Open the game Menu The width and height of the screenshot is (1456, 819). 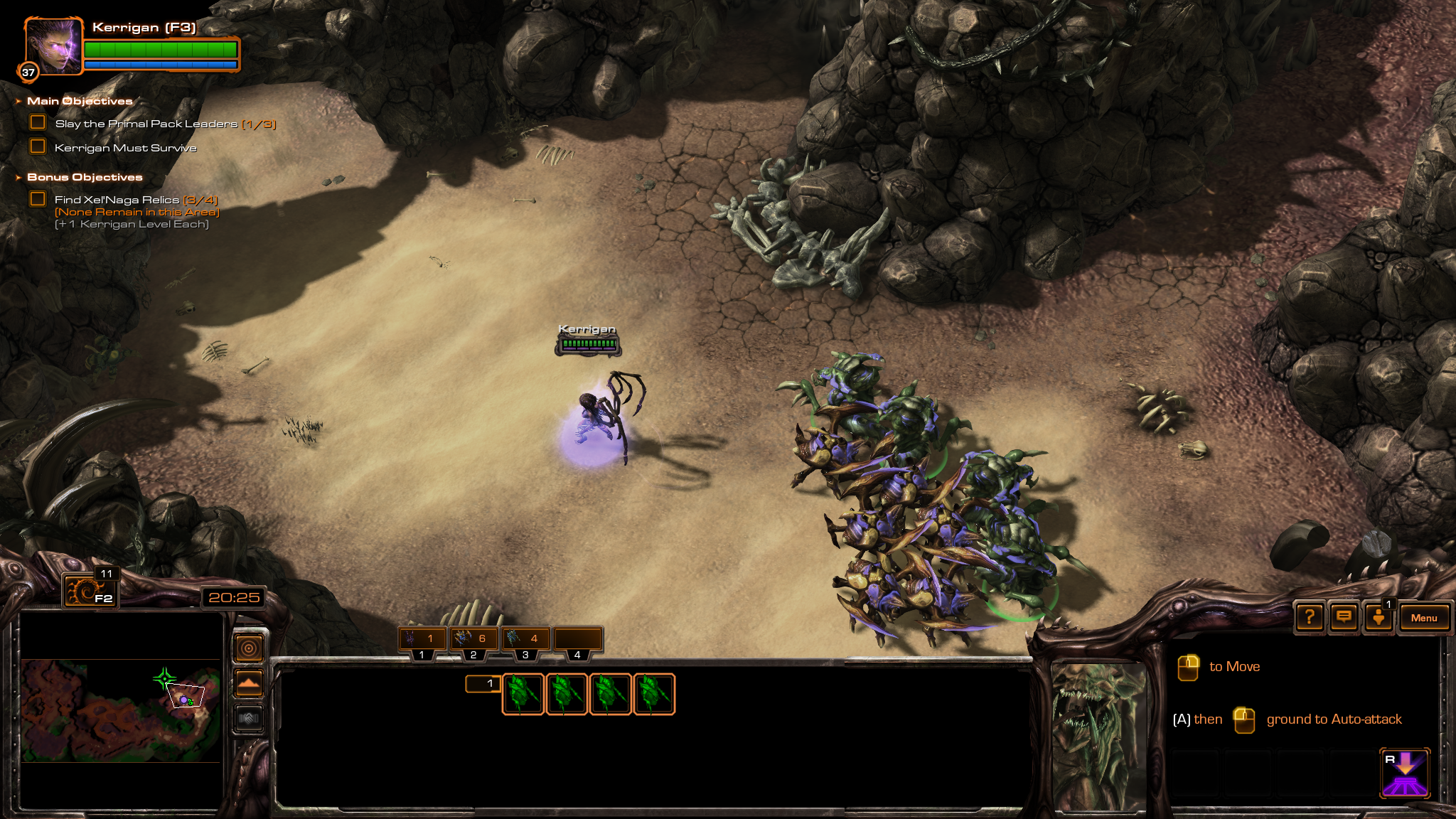1423,618
